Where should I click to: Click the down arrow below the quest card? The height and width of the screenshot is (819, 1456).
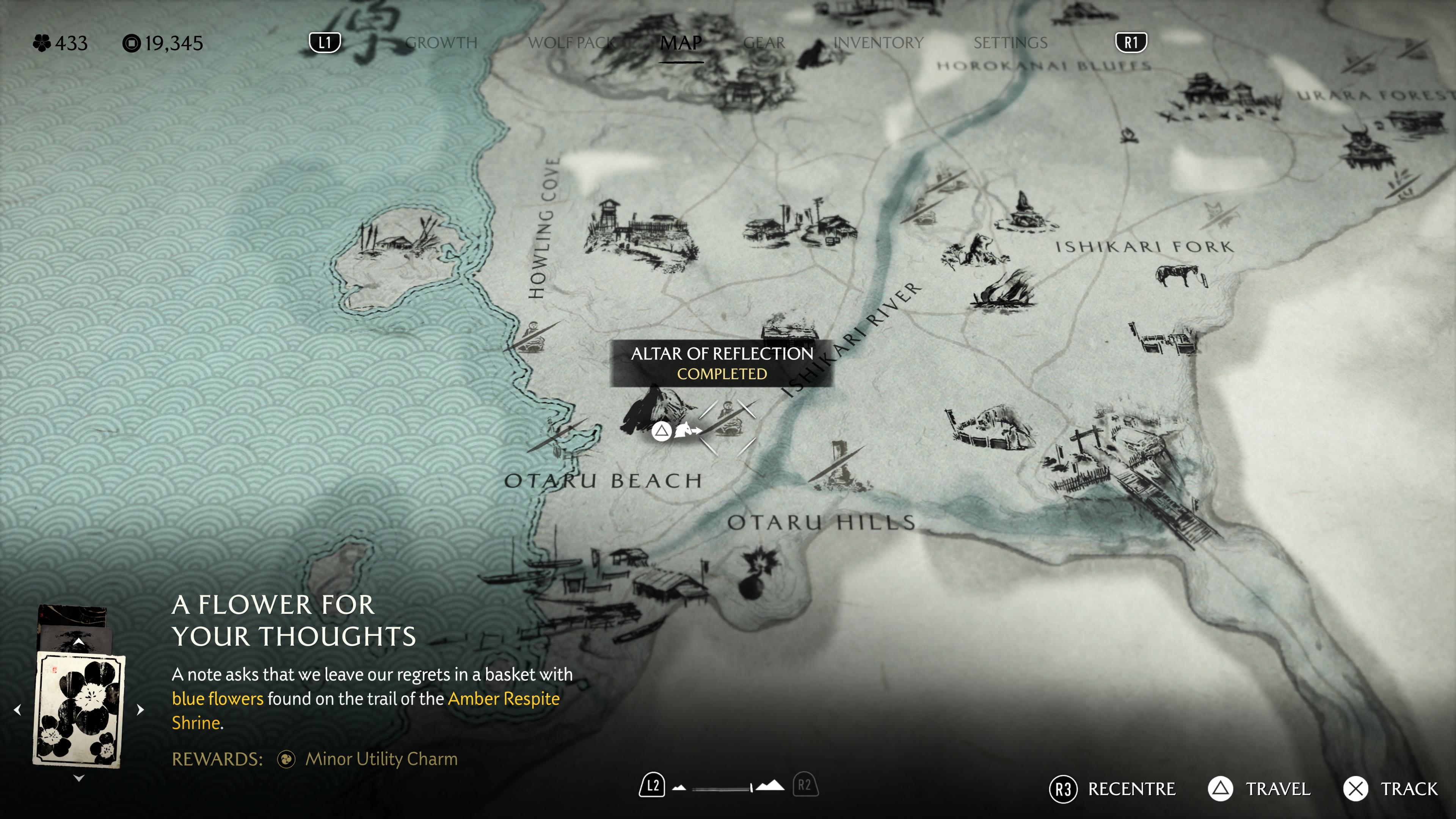coord(79,778)
